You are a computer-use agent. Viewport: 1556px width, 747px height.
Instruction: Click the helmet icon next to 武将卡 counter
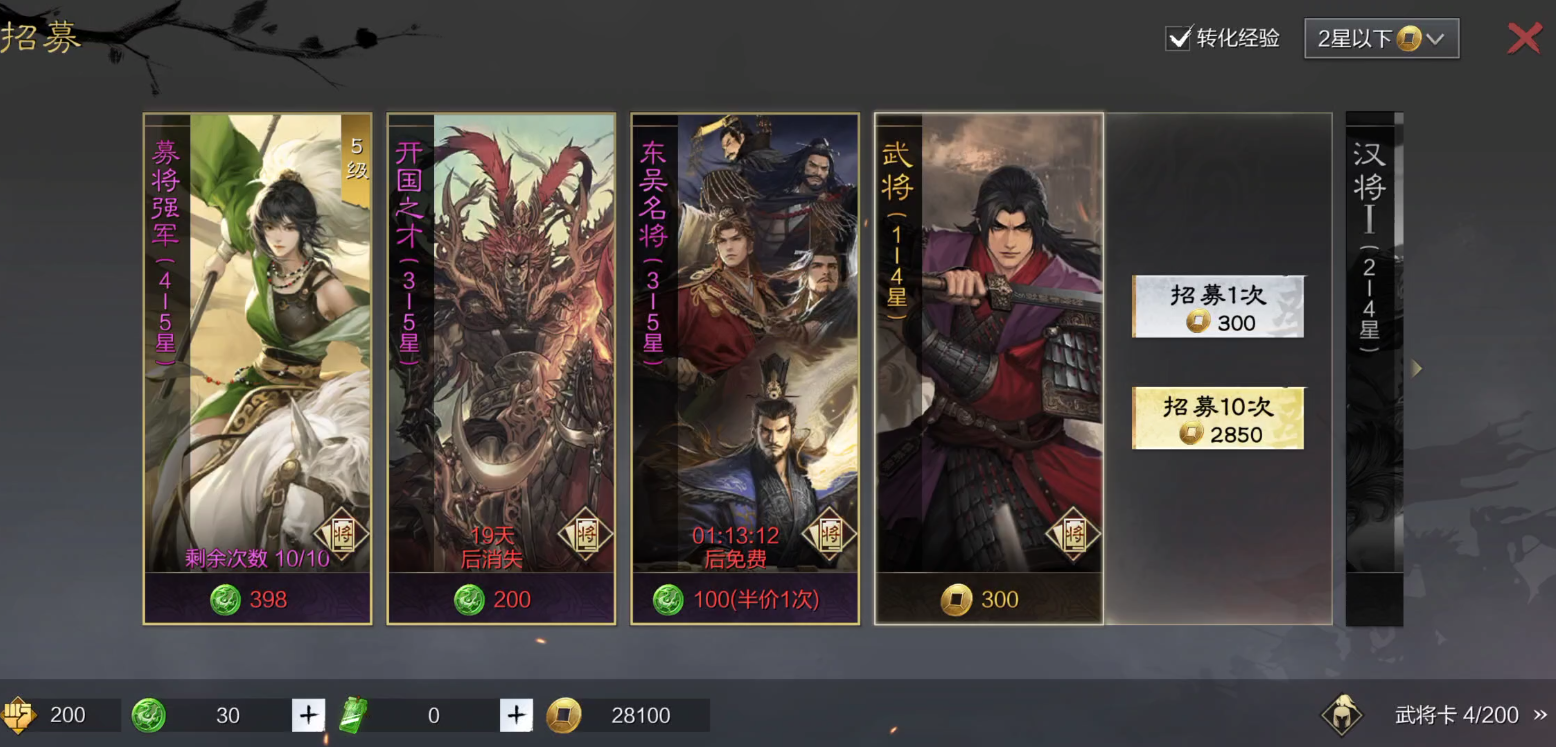tap(1344, 714)
